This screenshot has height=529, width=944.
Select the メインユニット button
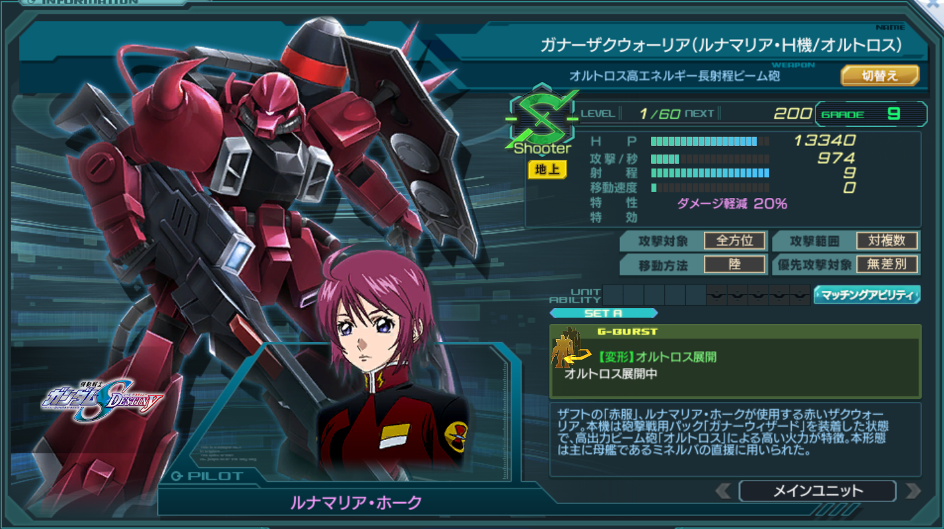[x=817, y=491]
